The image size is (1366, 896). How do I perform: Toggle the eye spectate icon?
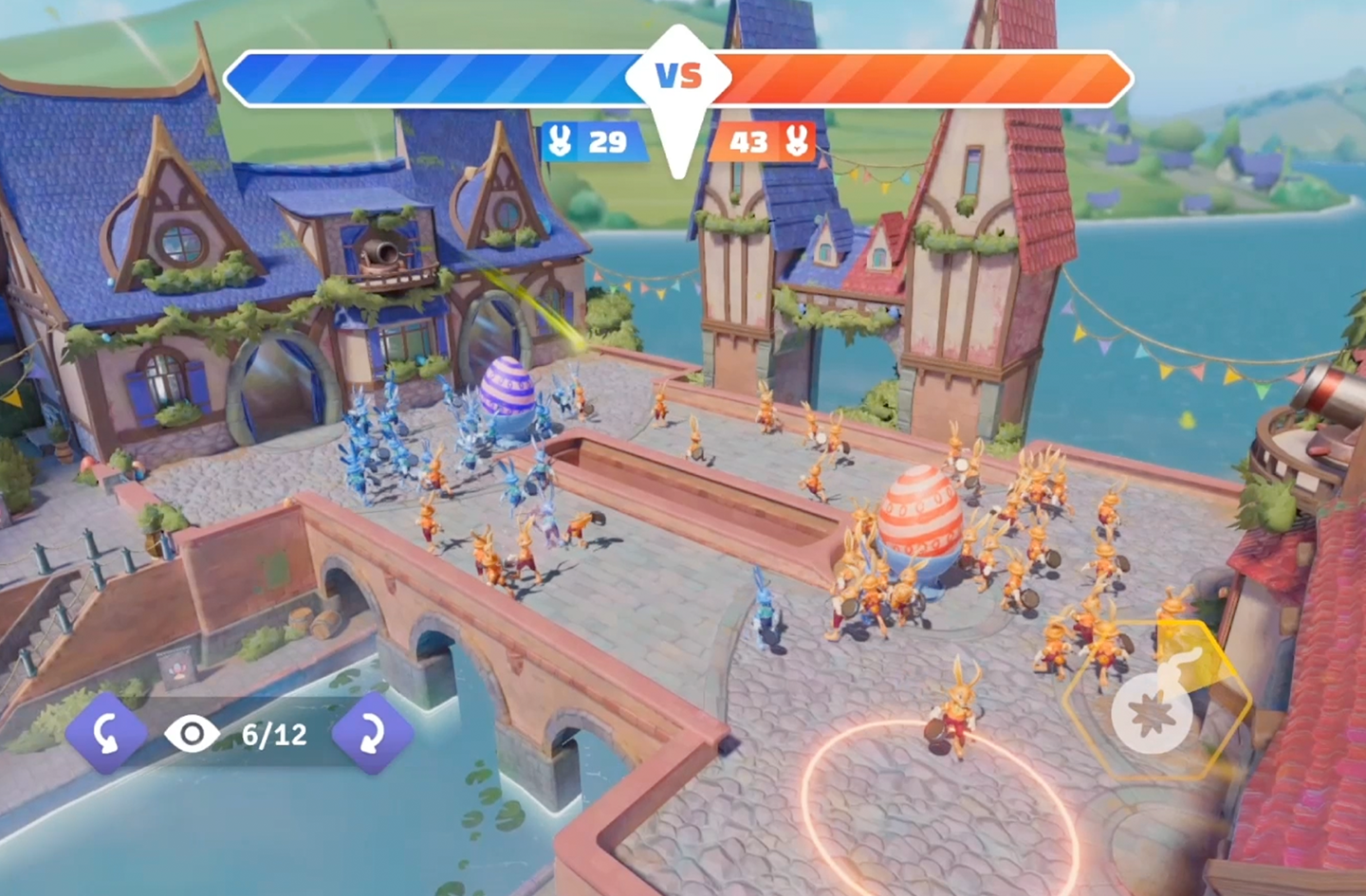(192, 734)
